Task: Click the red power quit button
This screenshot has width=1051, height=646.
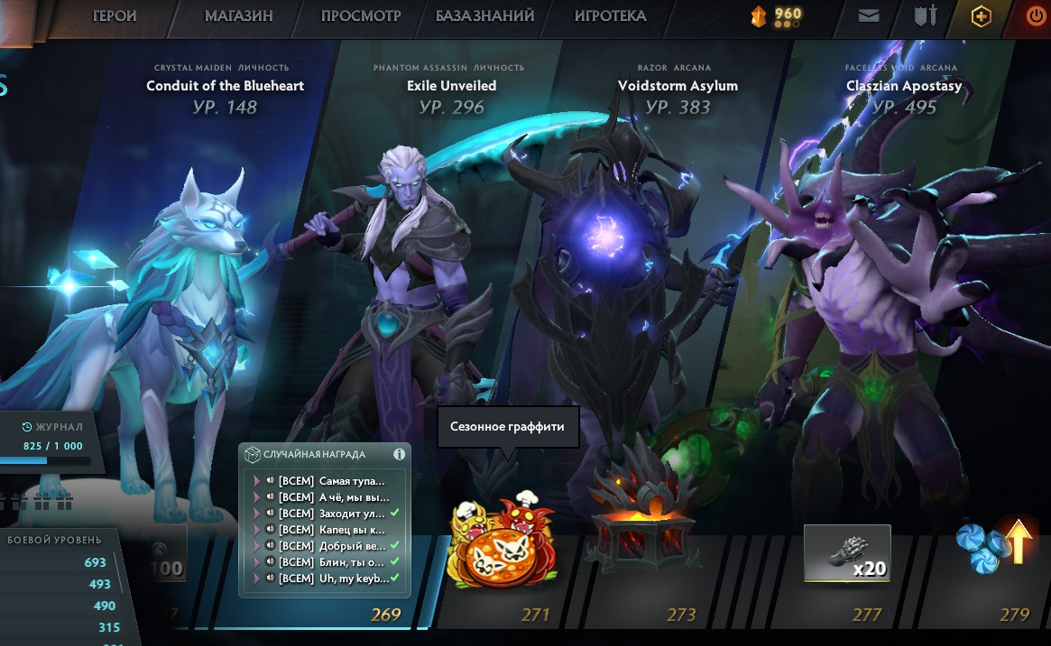Action: click(1036, 16)
